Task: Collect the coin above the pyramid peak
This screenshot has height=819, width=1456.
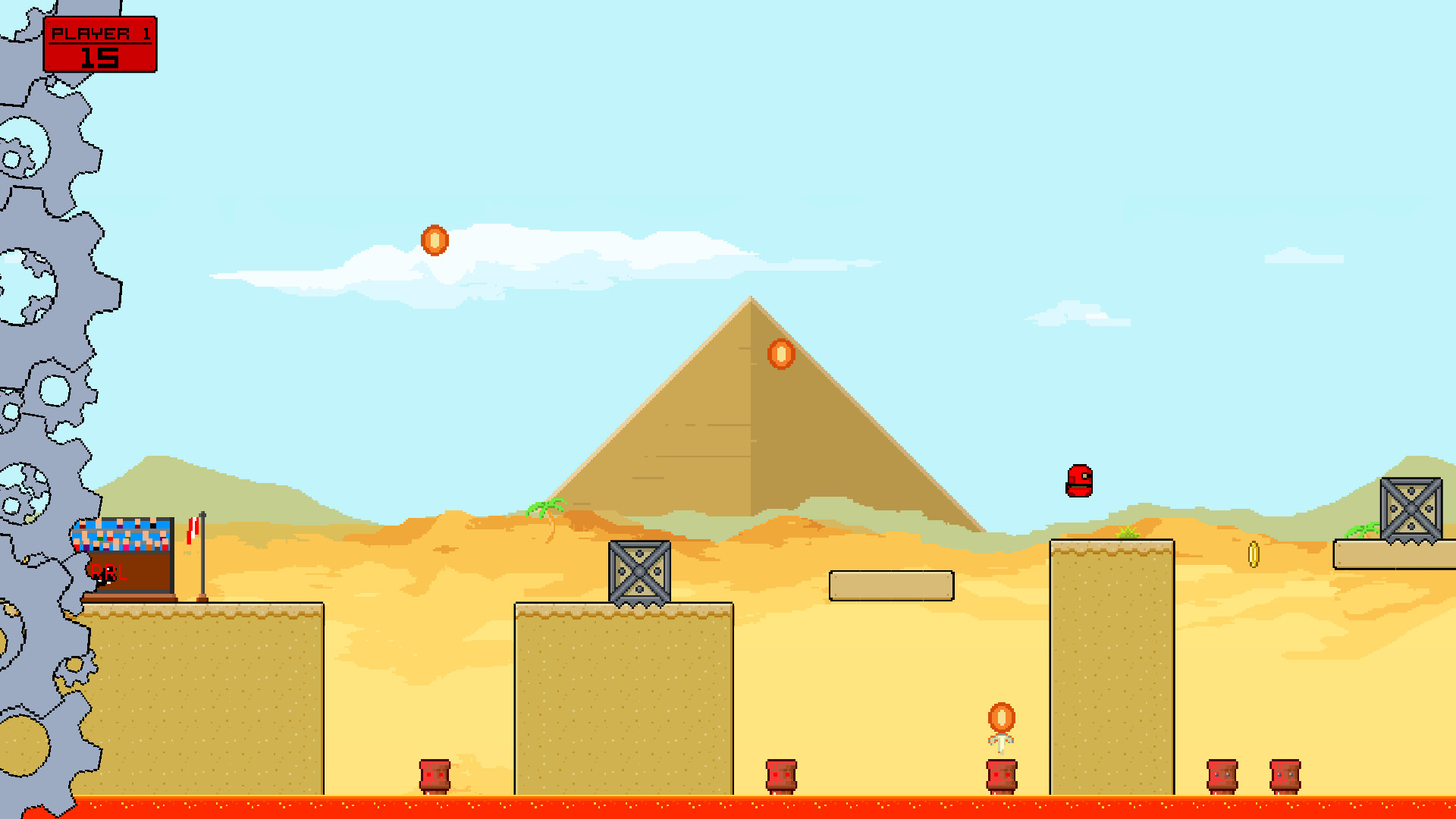Action: pyautogui.click(x=780, y=355)
